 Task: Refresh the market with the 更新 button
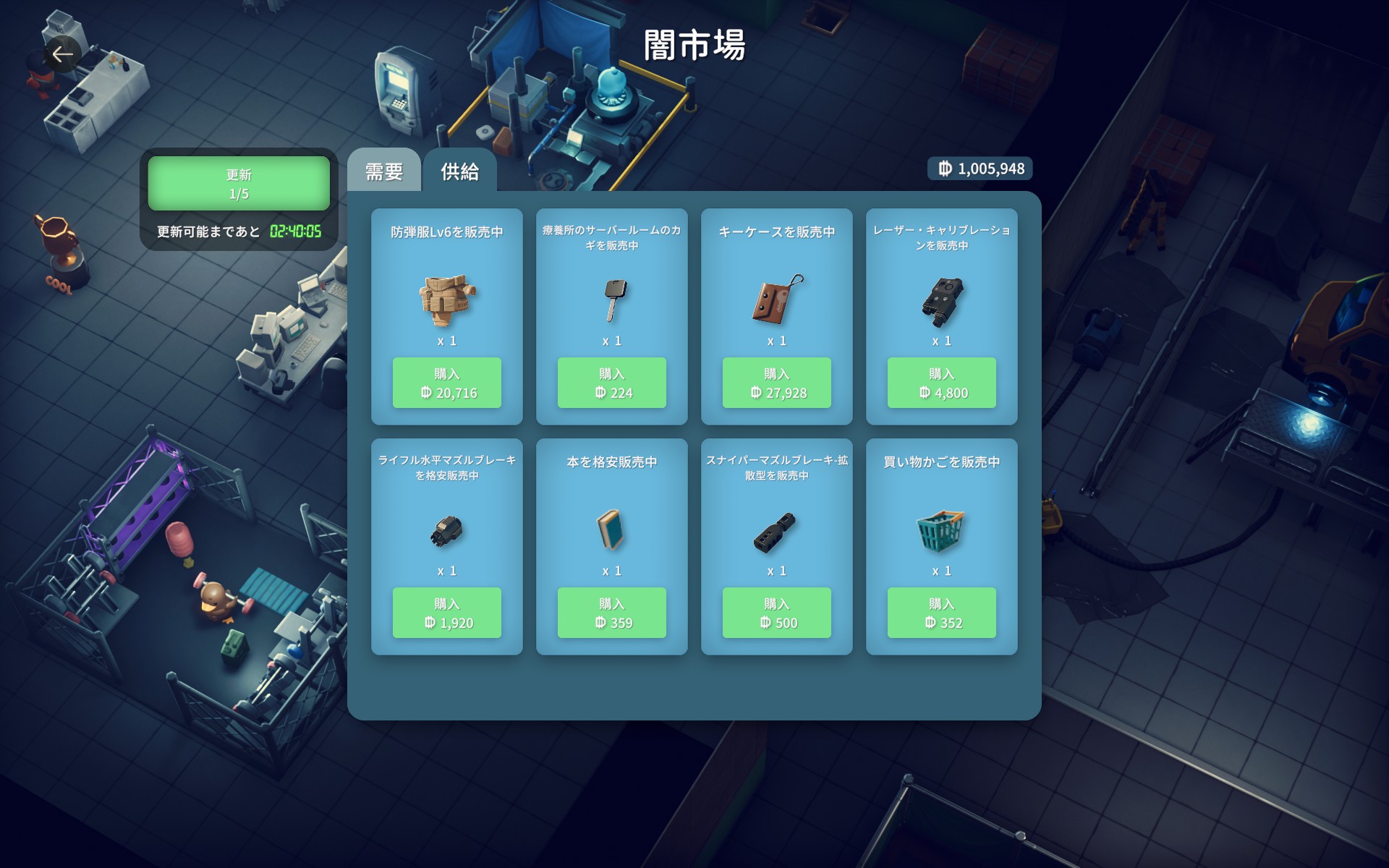(x=239, y=184)
